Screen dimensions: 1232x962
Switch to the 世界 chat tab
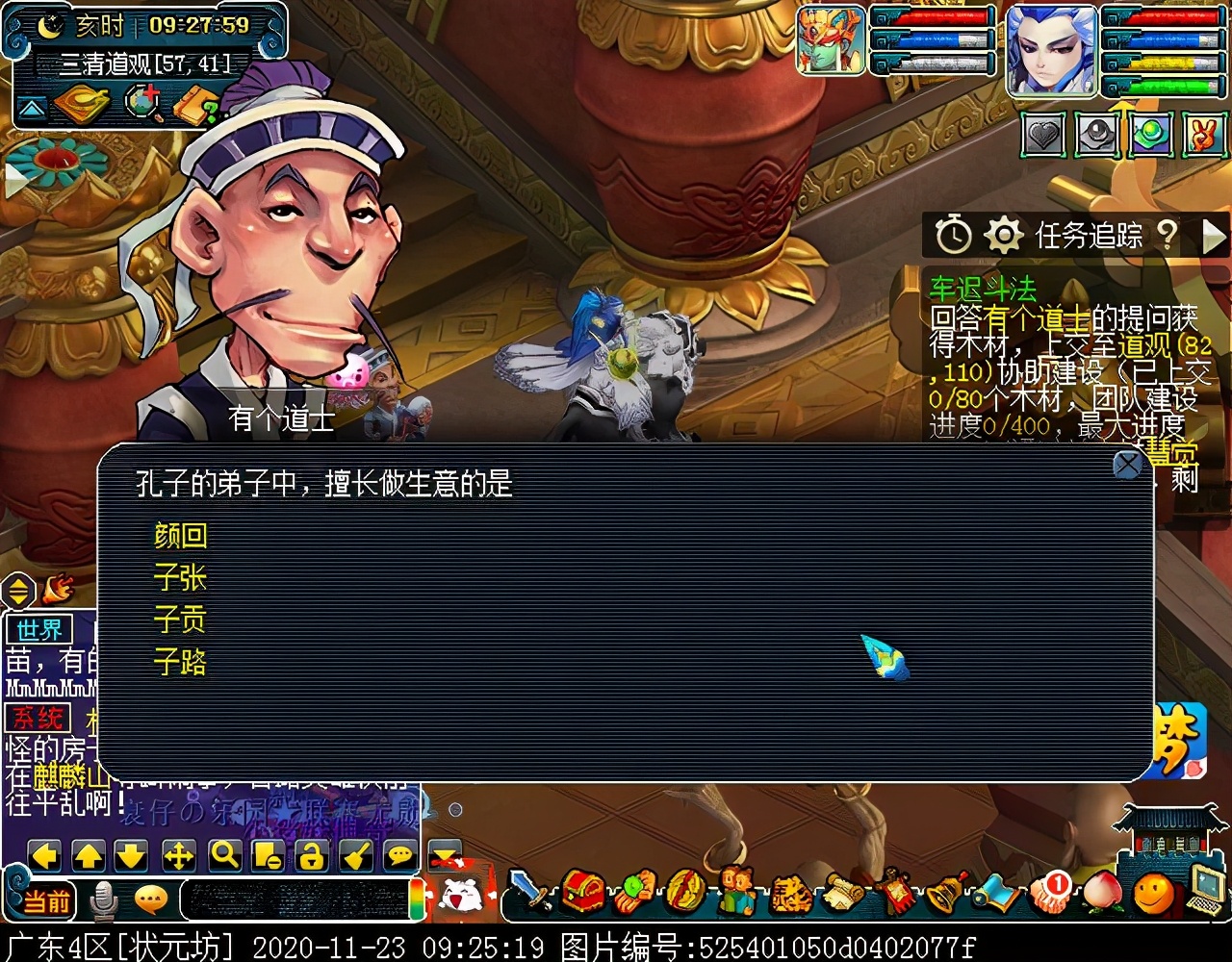click(x=38, y=628)
